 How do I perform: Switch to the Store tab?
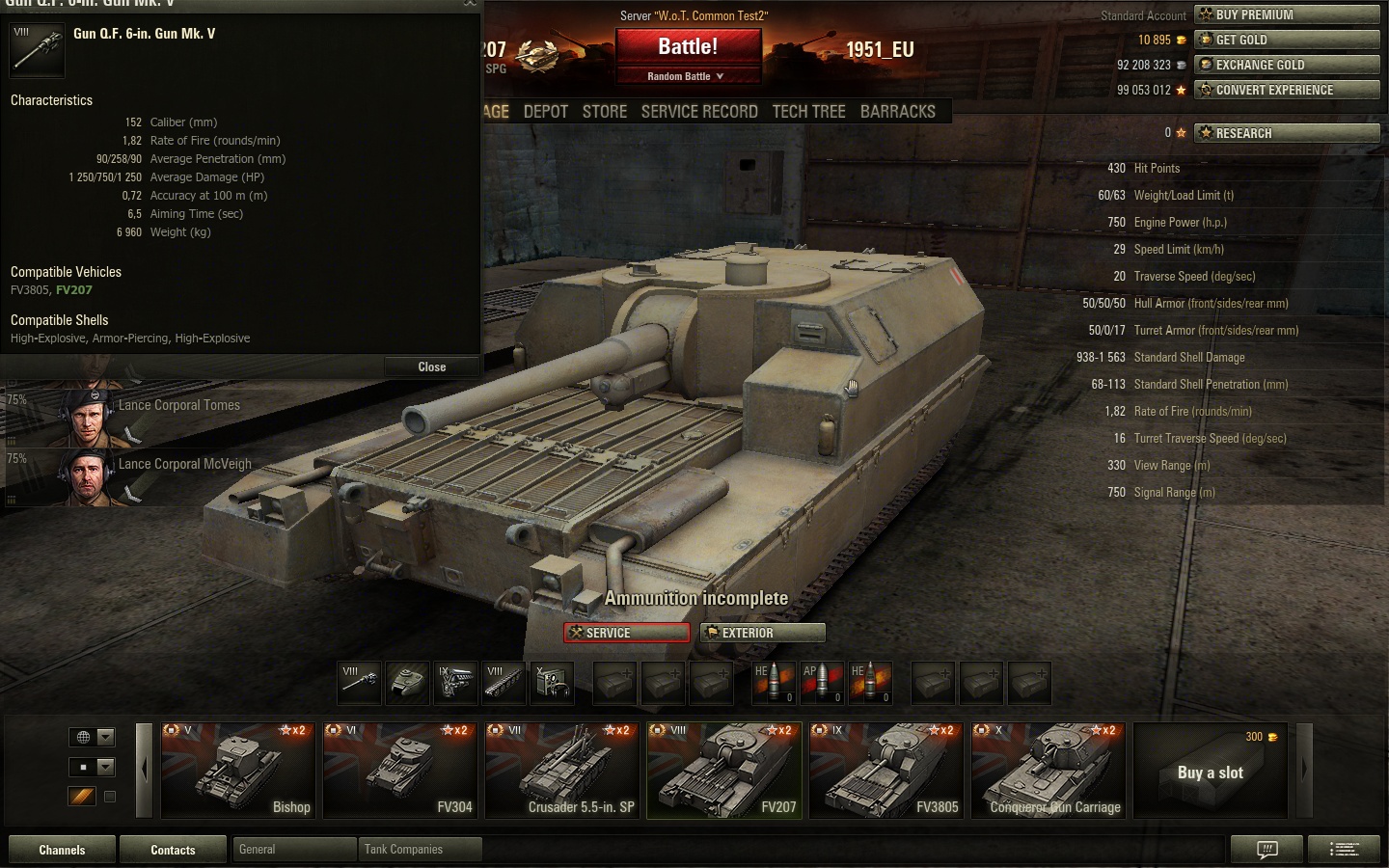tap(605, 112)
